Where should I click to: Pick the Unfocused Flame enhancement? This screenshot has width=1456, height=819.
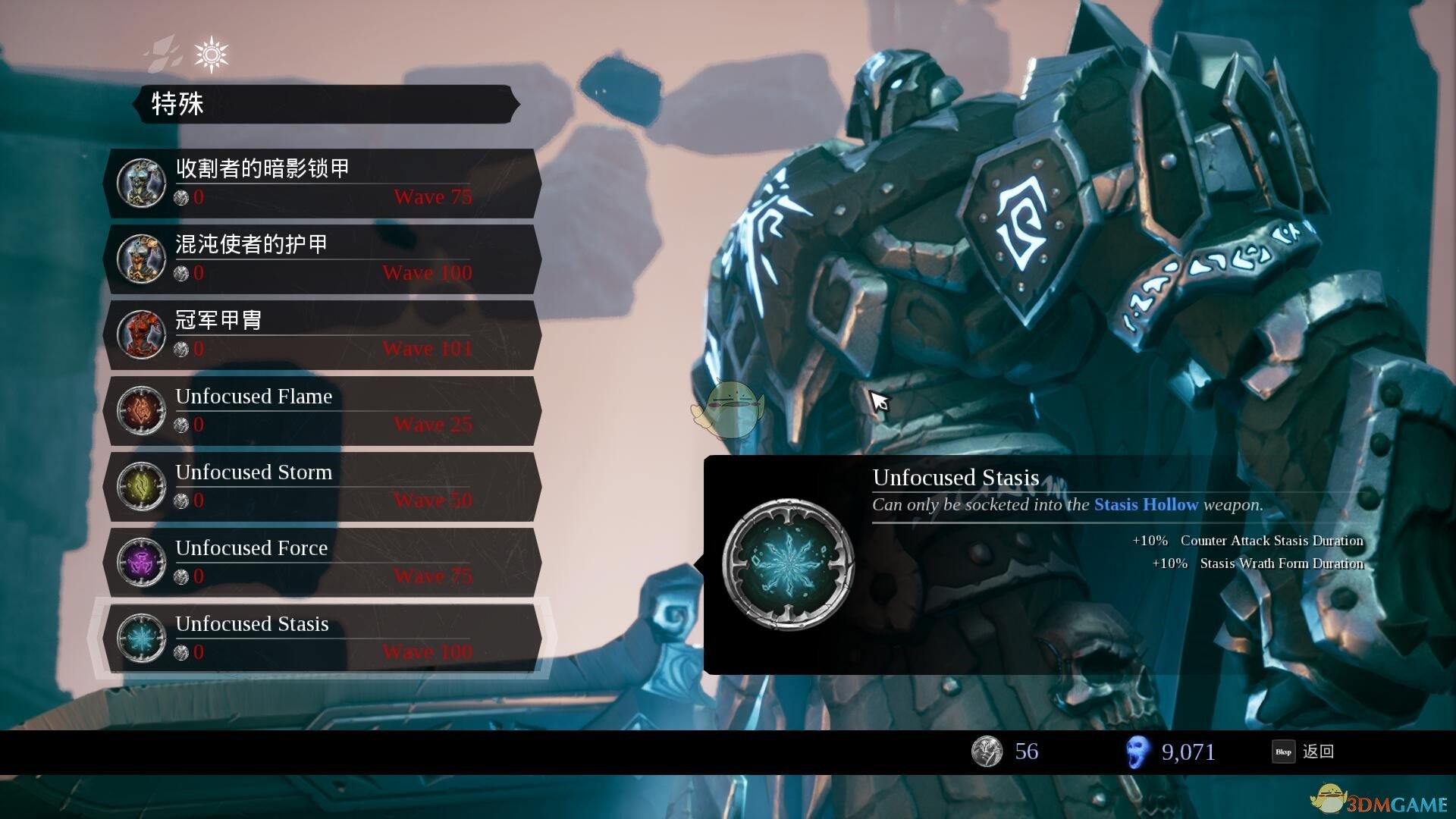click(323, 410)
